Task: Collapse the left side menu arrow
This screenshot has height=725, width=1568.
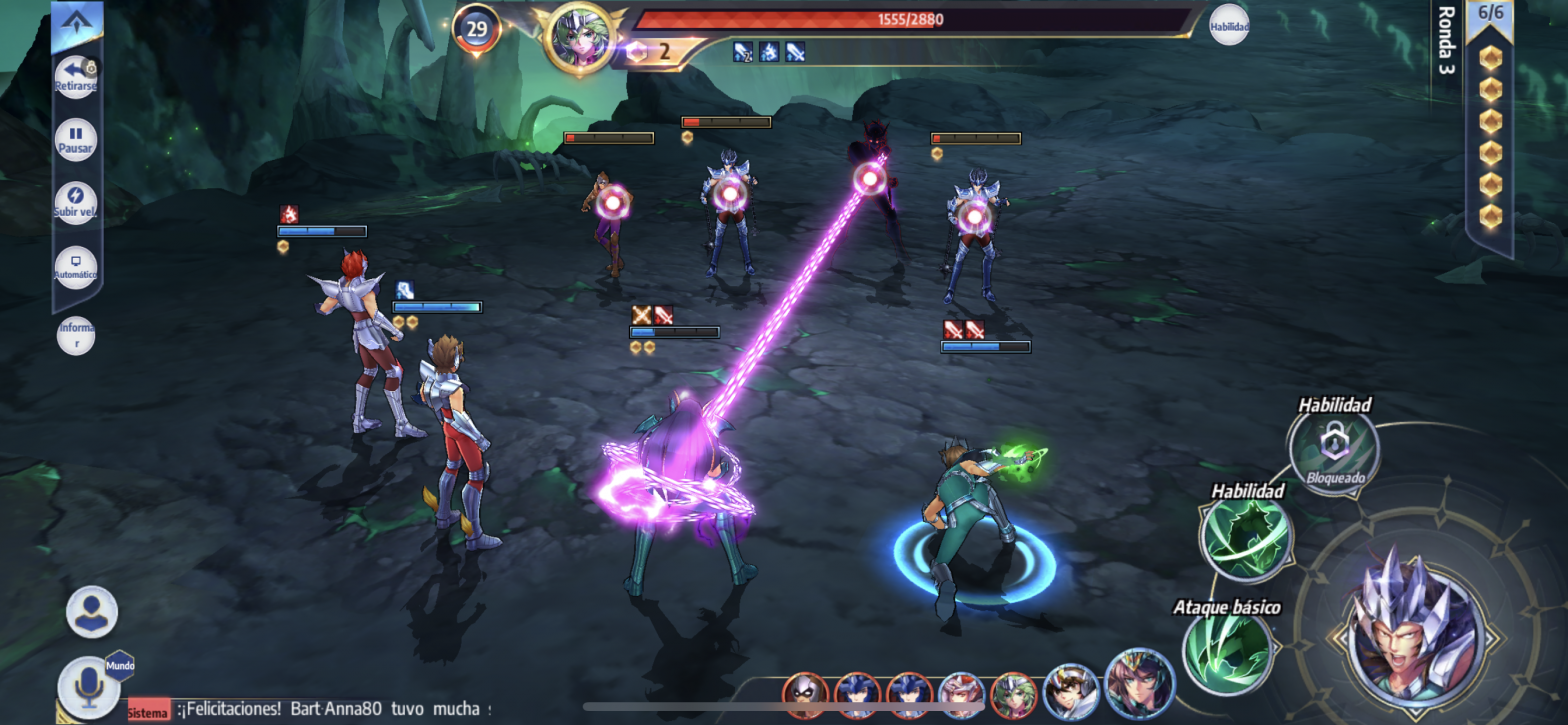Action: pyautogui.click(x=78, y=22)
